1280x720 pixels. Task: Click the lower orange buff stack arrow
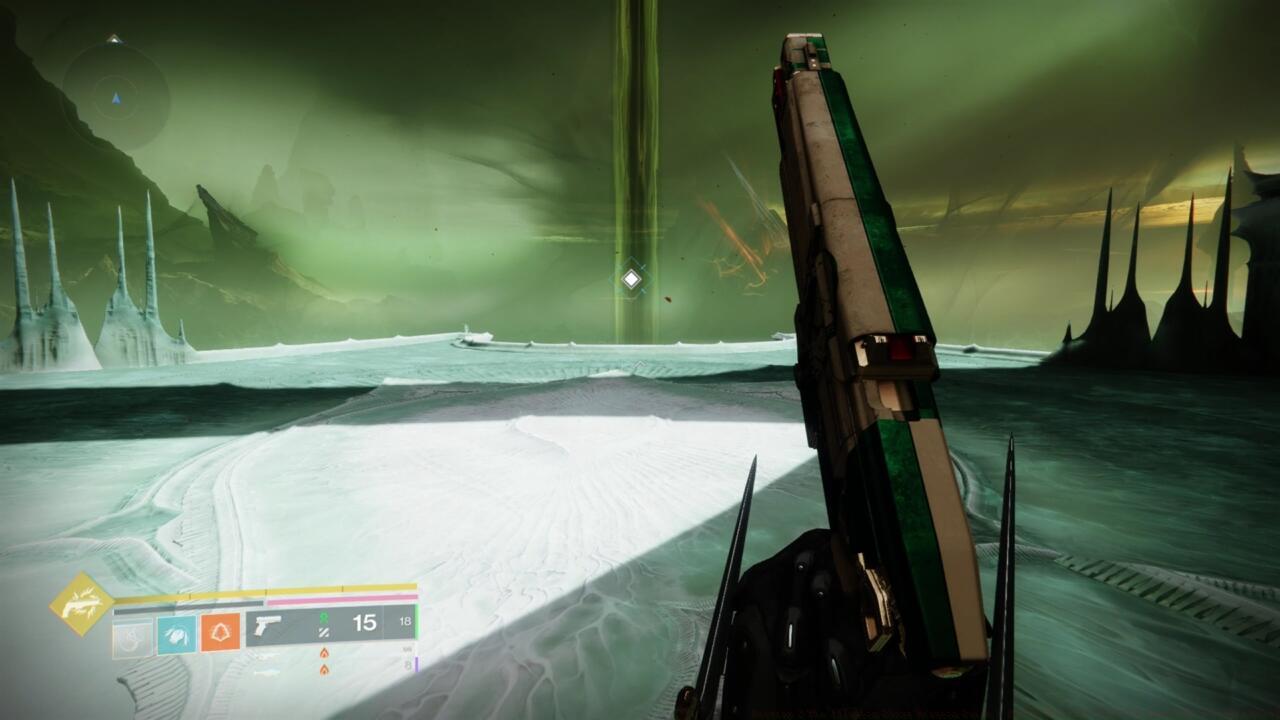(323, 669)
